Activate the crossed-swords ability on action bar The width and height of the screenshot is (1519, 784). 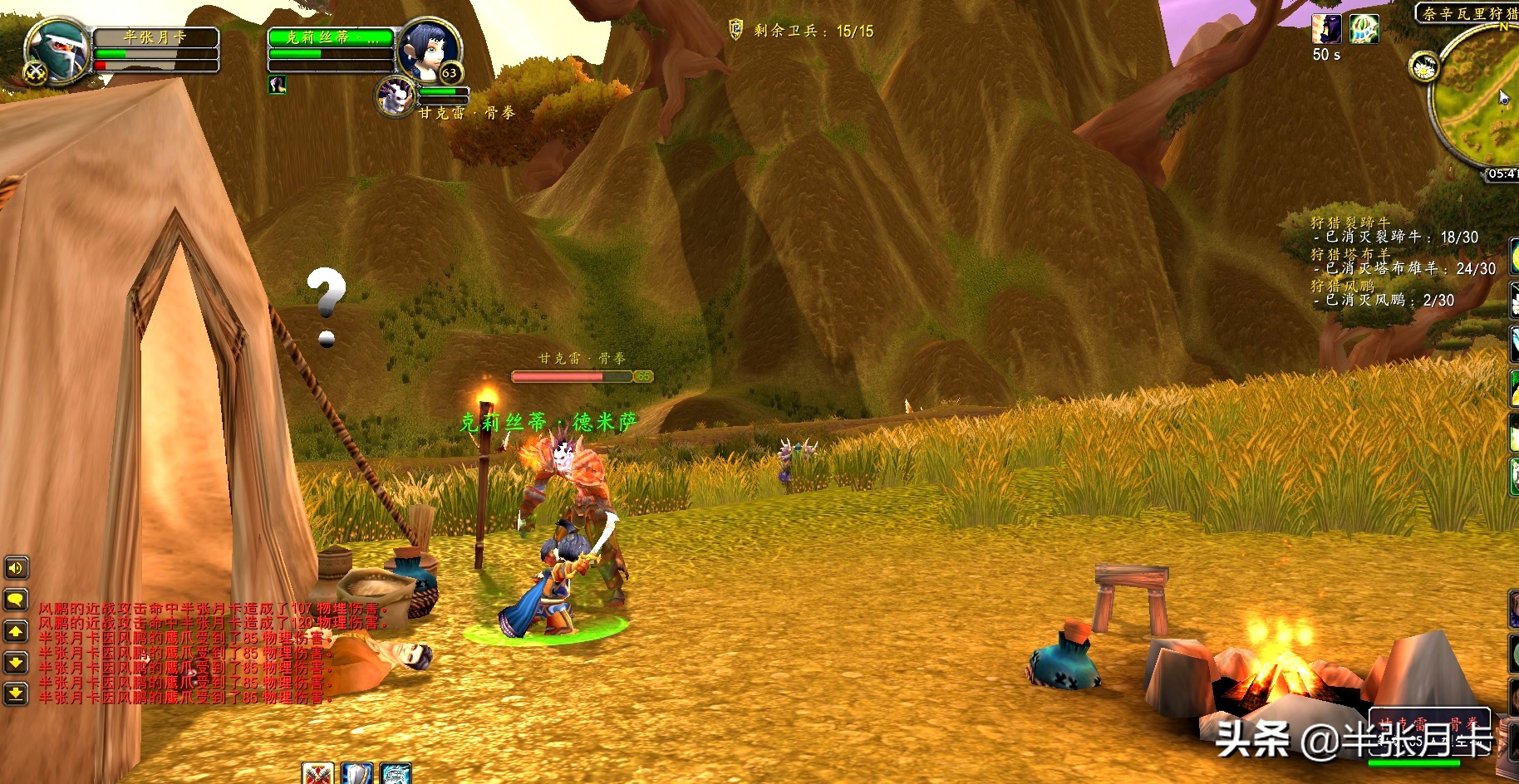pyautogui.click(x=317, y=774)
